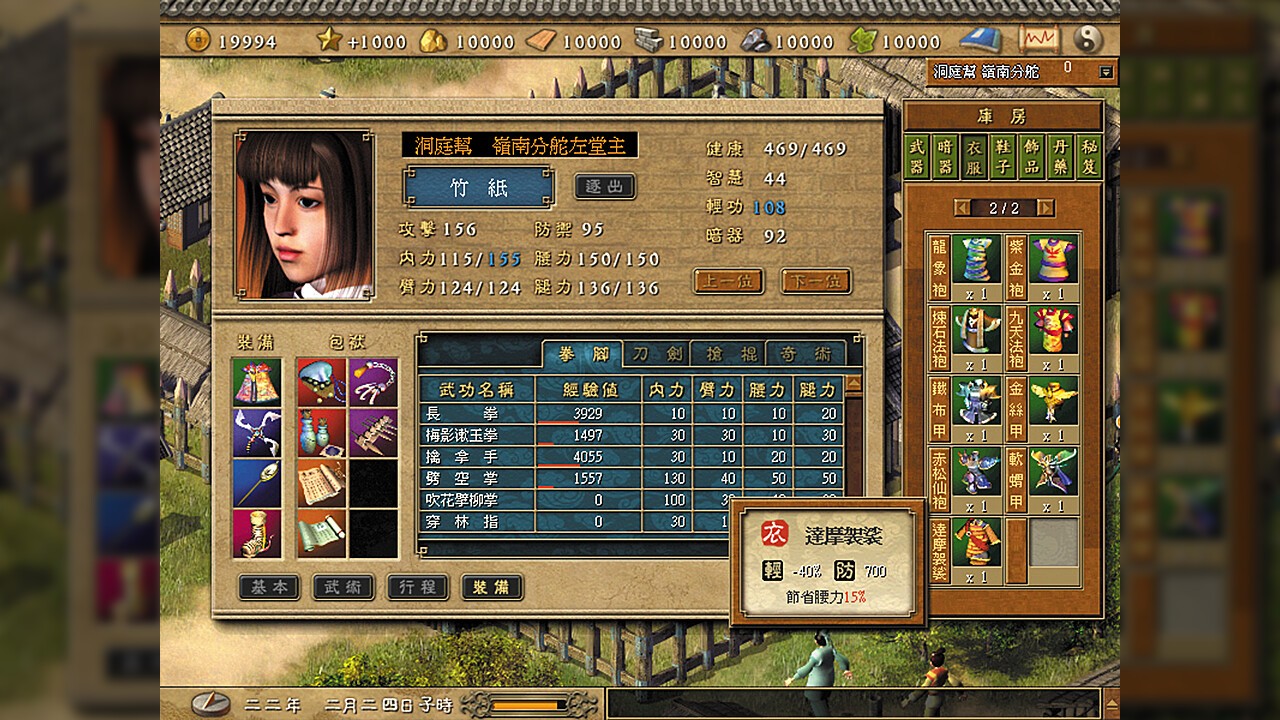Switch to the 刀劍 blade skills tab
Screen dimensions: 1280x720
657,354
